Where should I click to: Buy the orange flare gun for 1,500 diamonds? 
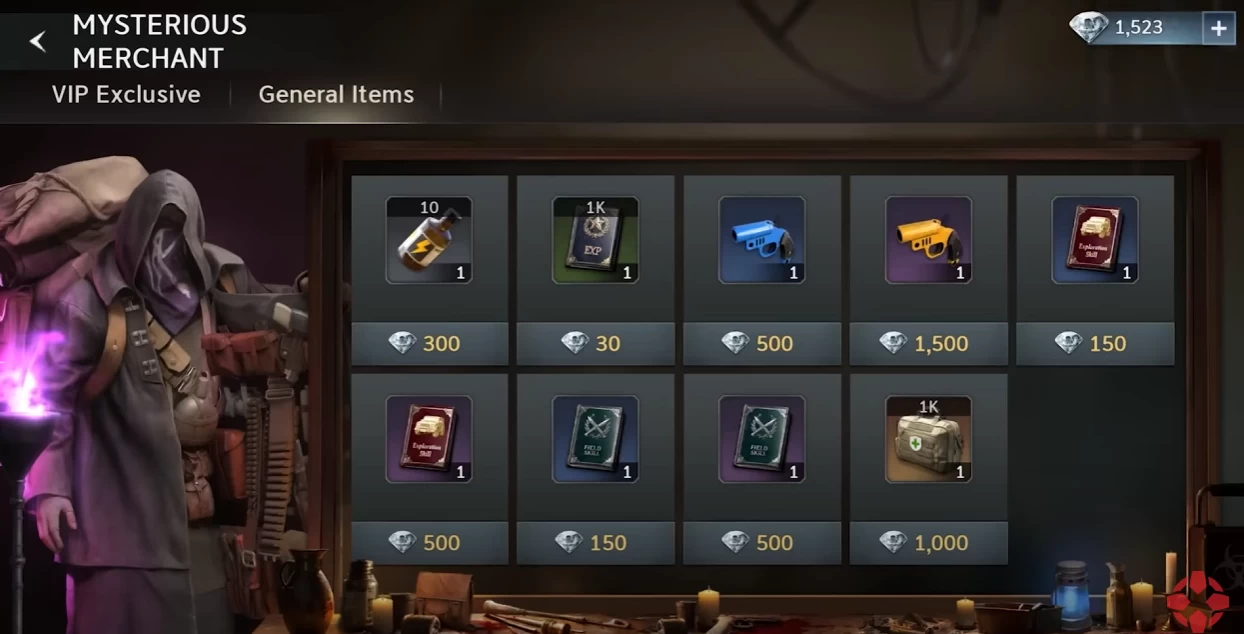[x=928, y=344]
